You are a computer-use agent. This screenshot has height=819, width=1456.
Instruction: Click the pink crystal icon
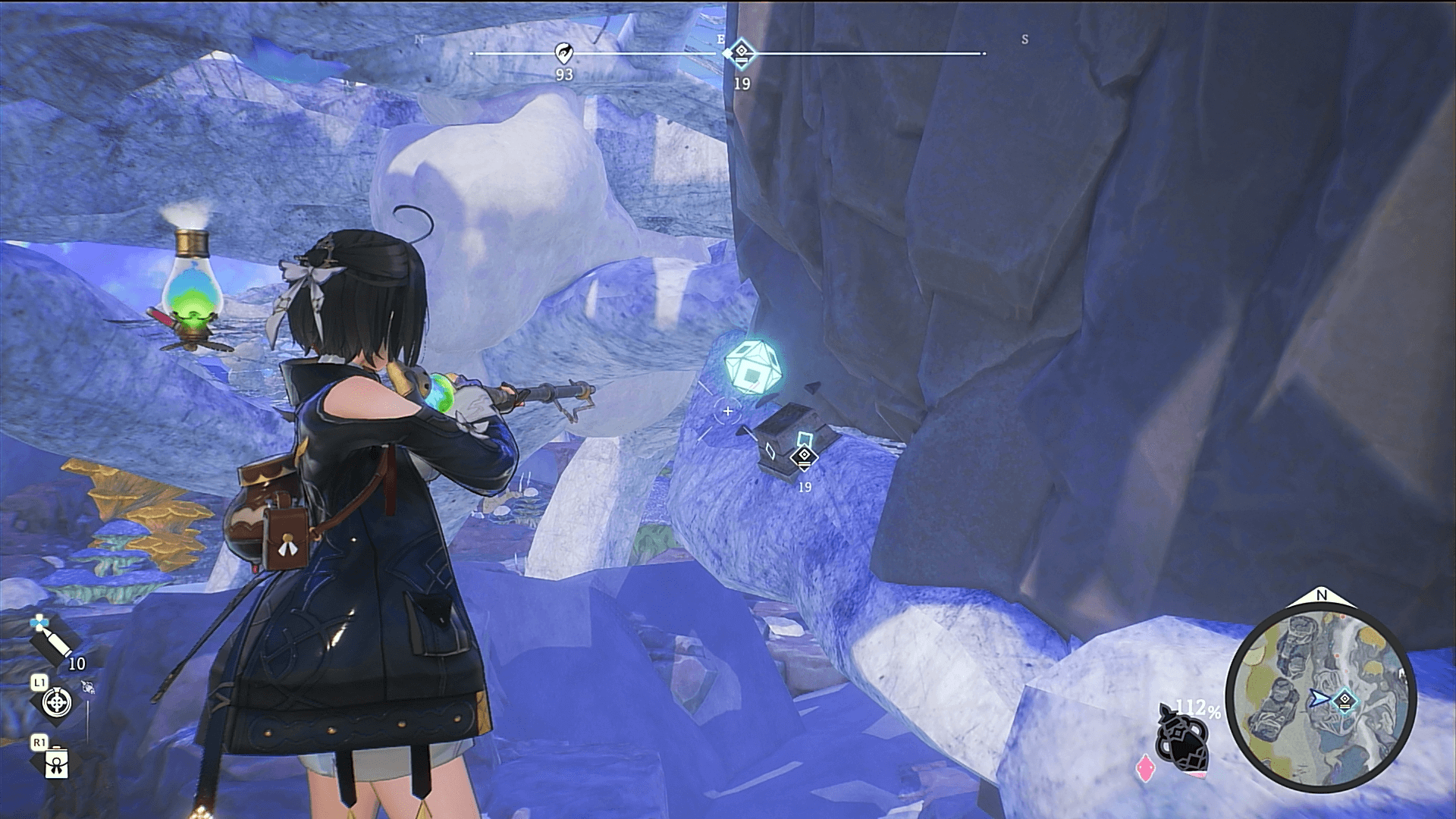[x=1144, y=768]
